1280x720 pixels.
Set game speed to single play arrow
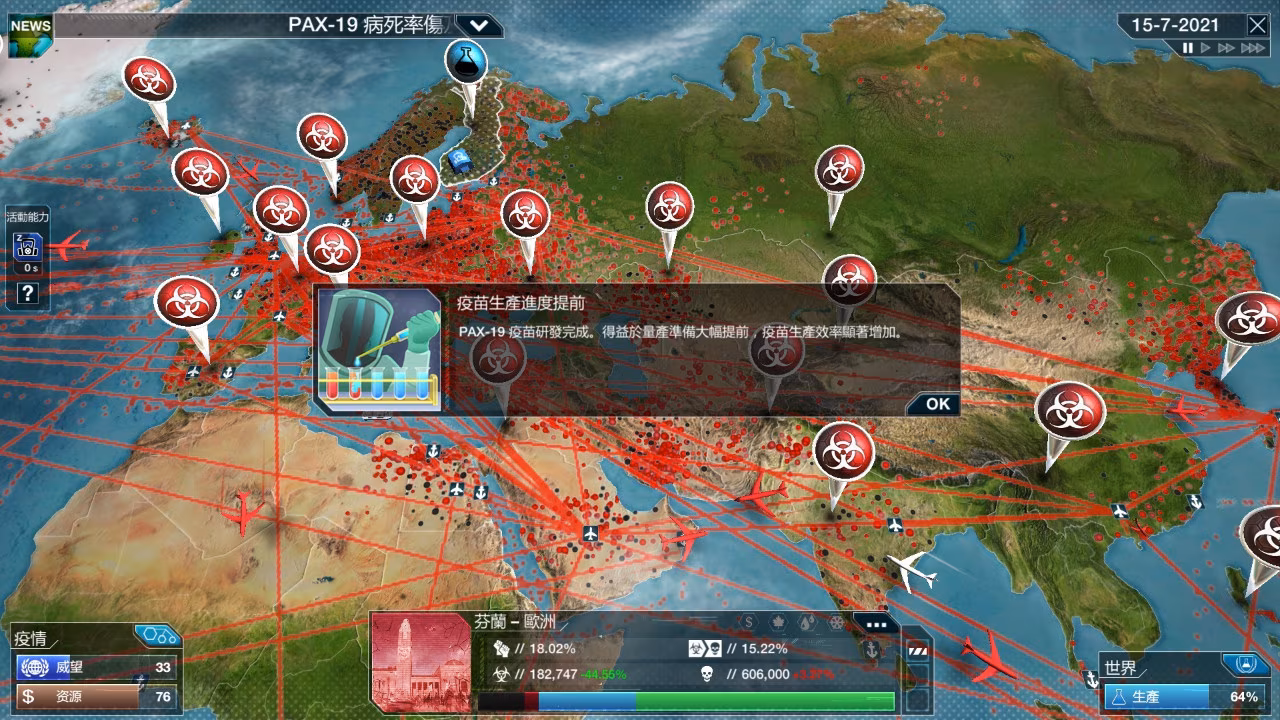tap(1206, 48)
